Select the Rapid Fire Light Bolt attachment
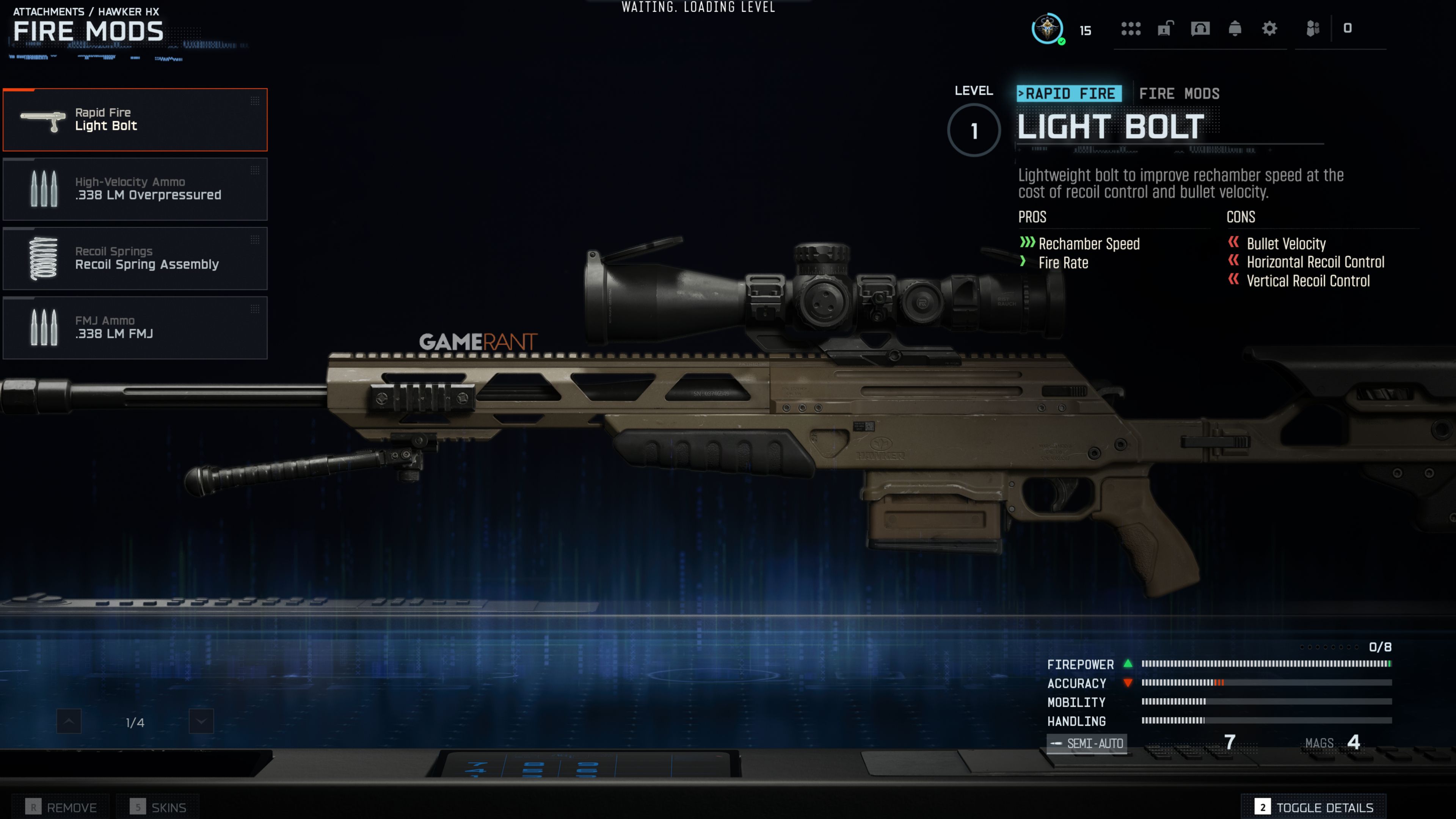 coord(135,120)
